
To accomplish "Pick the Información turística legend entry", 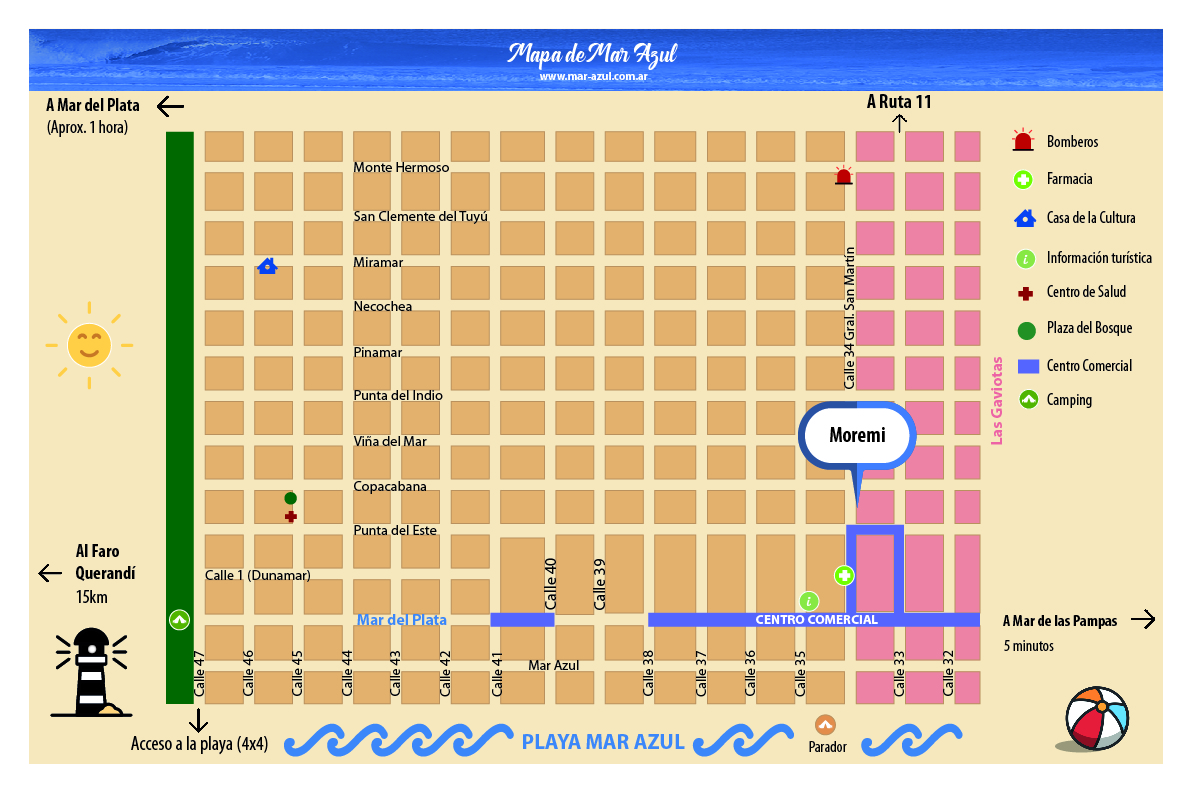I will [x=1098, y=258].
